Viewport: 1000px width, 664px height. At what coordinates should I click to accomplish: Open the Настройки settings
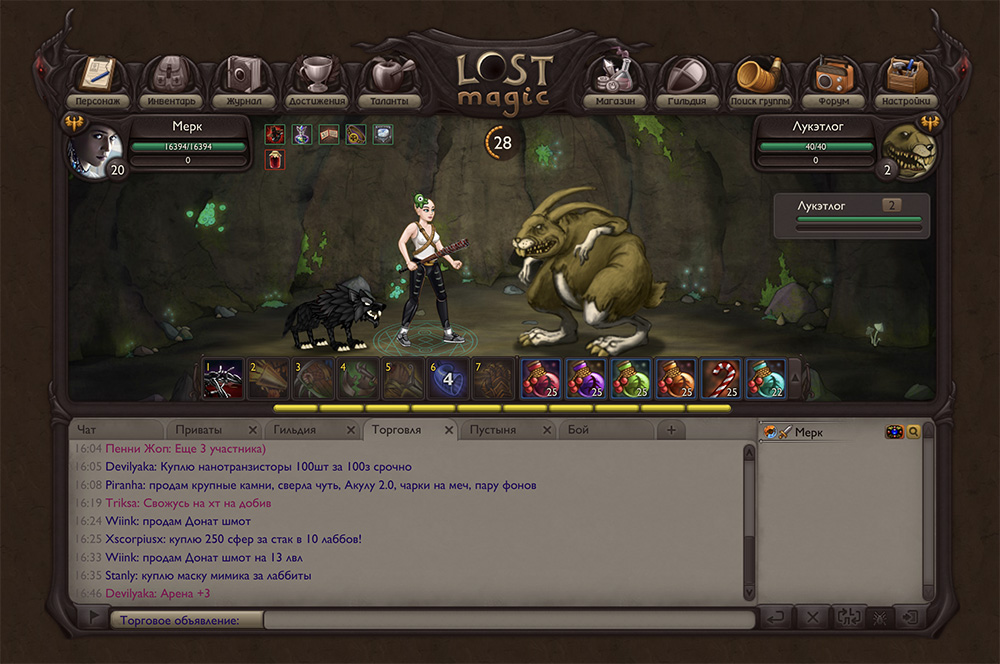coord(907,80)
